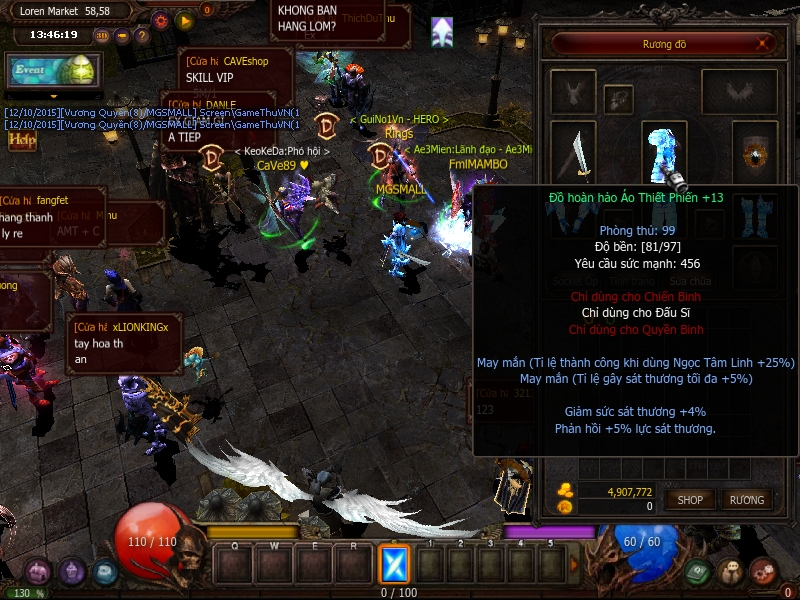Open the Event egg banner

click(x=52, y=71)
